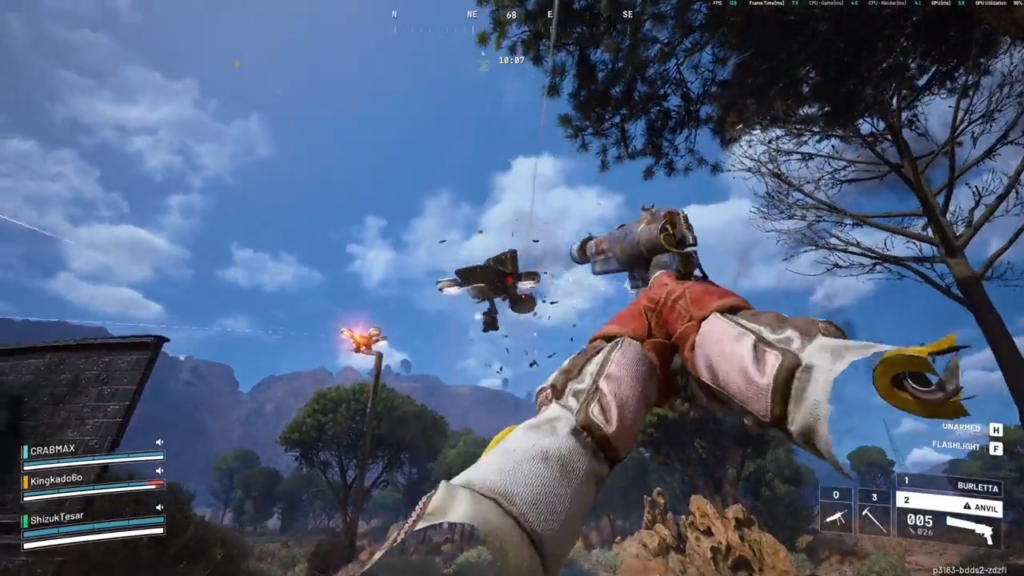Select the Burletta weapon slot
Image resolution: width=1024 pixels, height=576 pixels.
click(x=948, y=488)
